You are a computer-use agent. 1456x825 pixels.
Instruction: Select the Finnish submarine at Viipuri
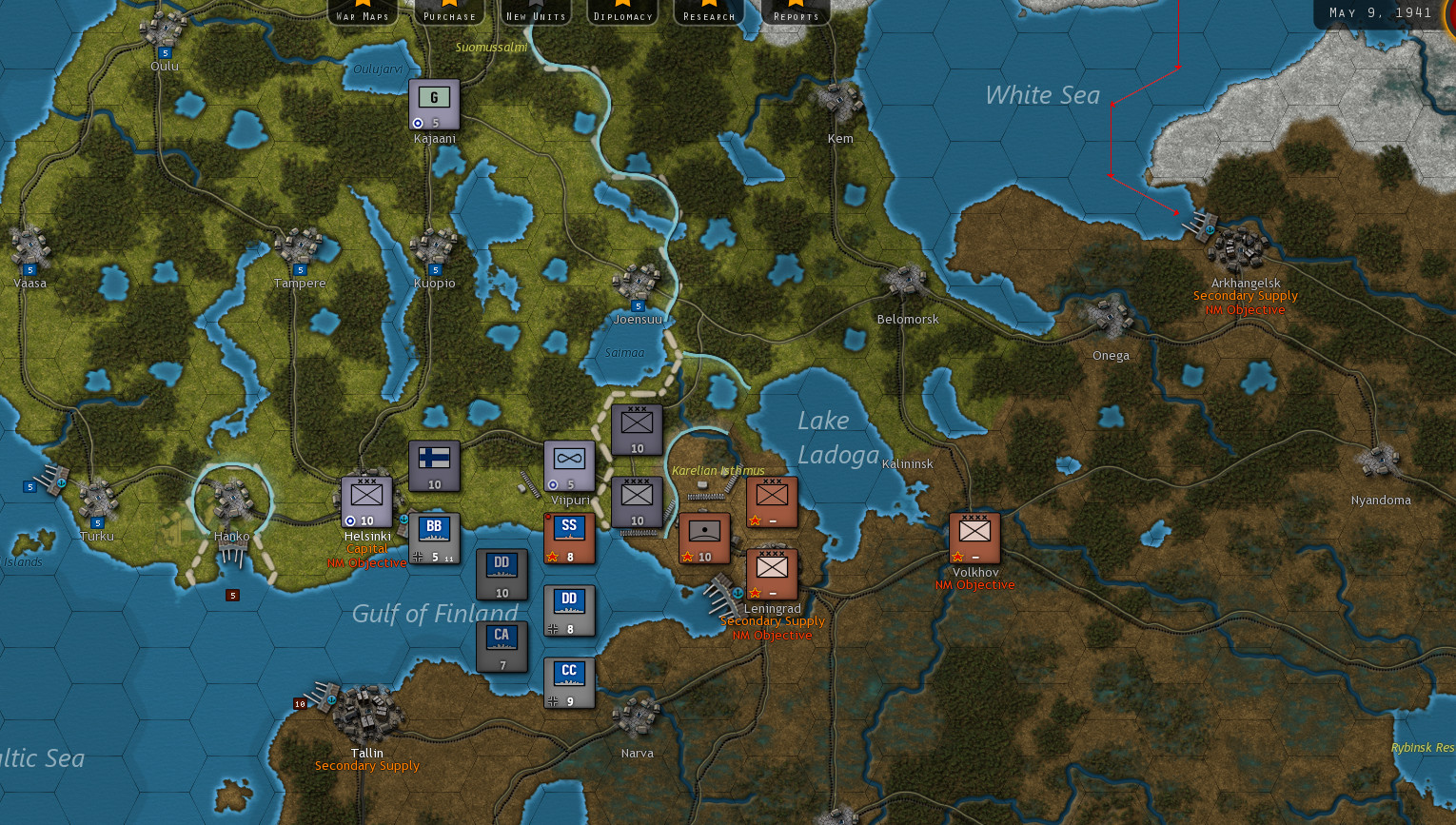pyautogui.click(x=569, y=466)
